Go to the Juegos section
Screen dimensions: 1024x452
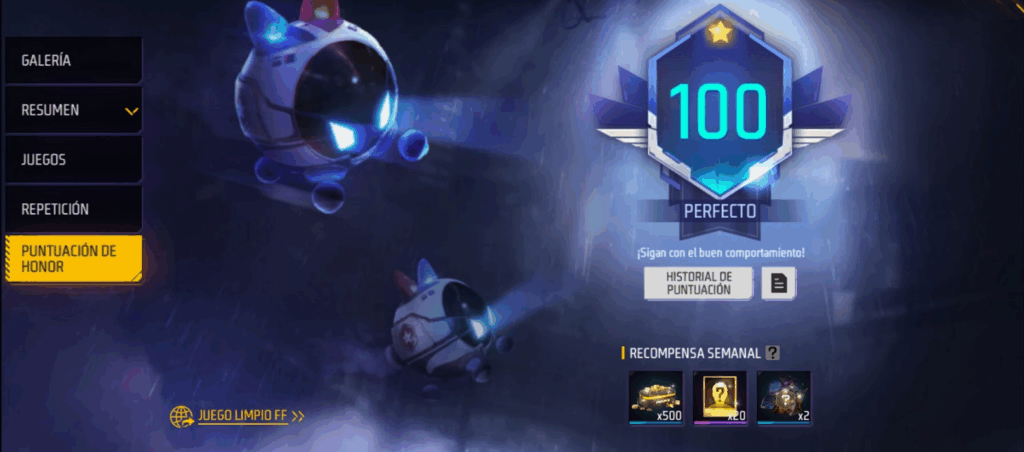[x=72, y=159]
